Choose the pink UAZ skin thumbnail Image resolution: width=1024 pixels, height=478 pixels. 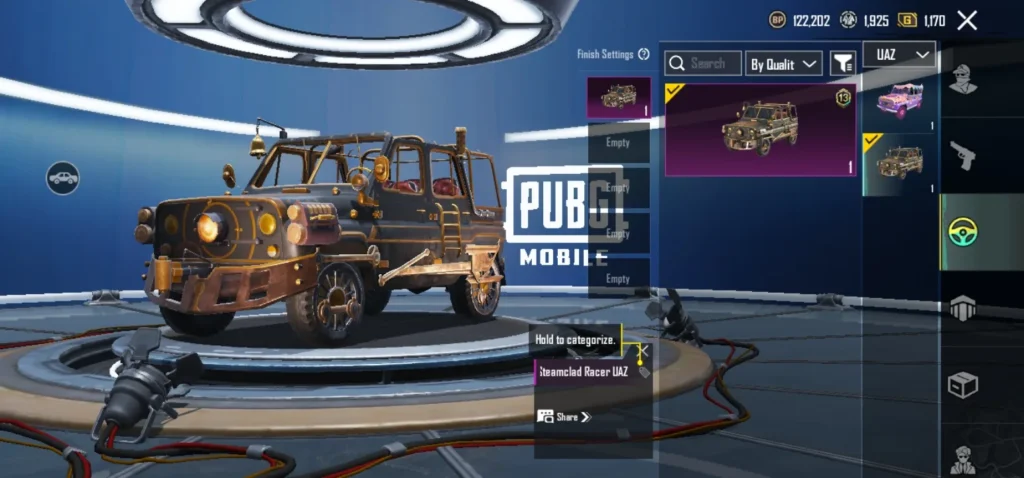pos(900,100)
